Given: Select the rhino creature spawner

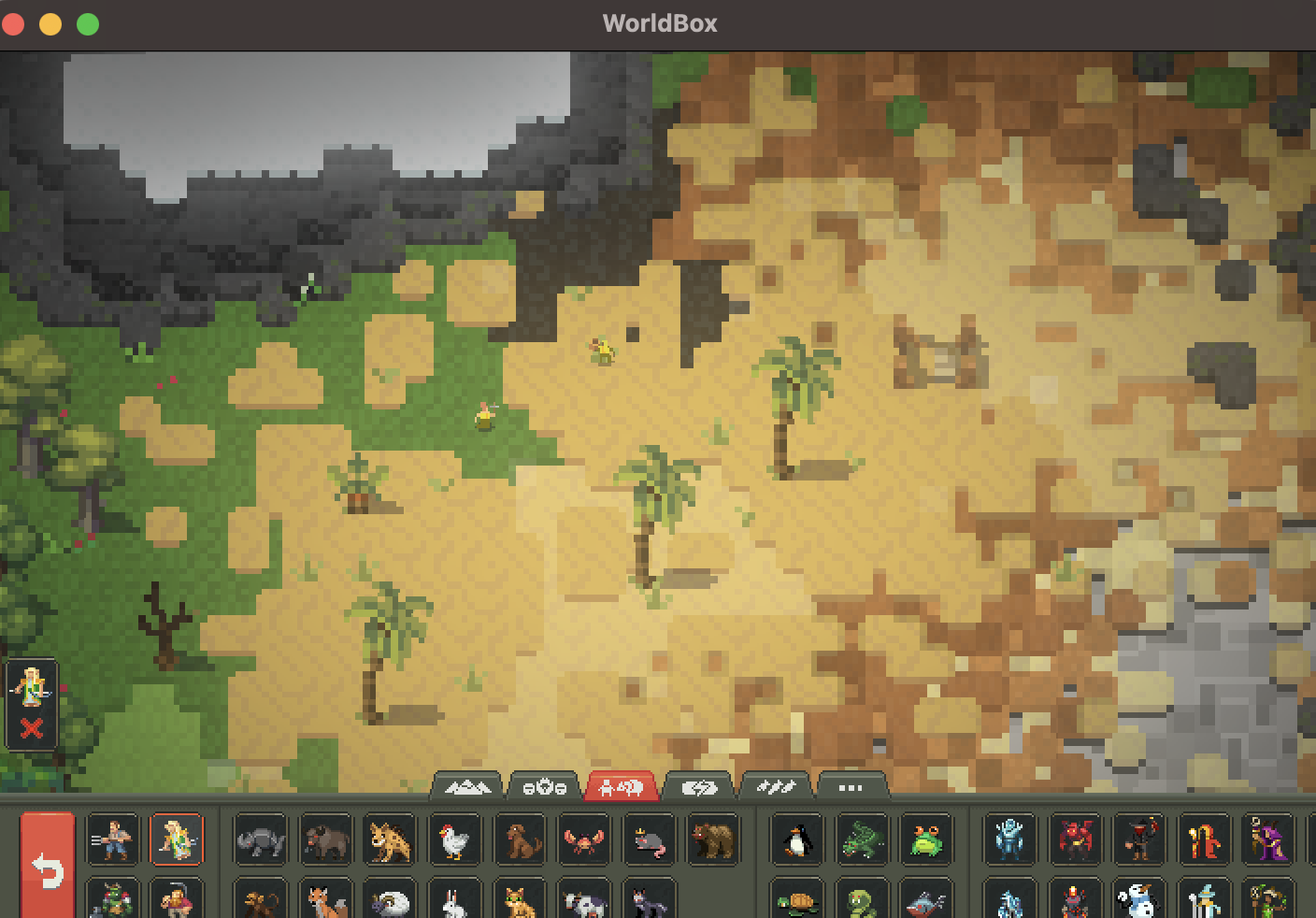Looking at the screenshot, I should (x=260, y=840).
